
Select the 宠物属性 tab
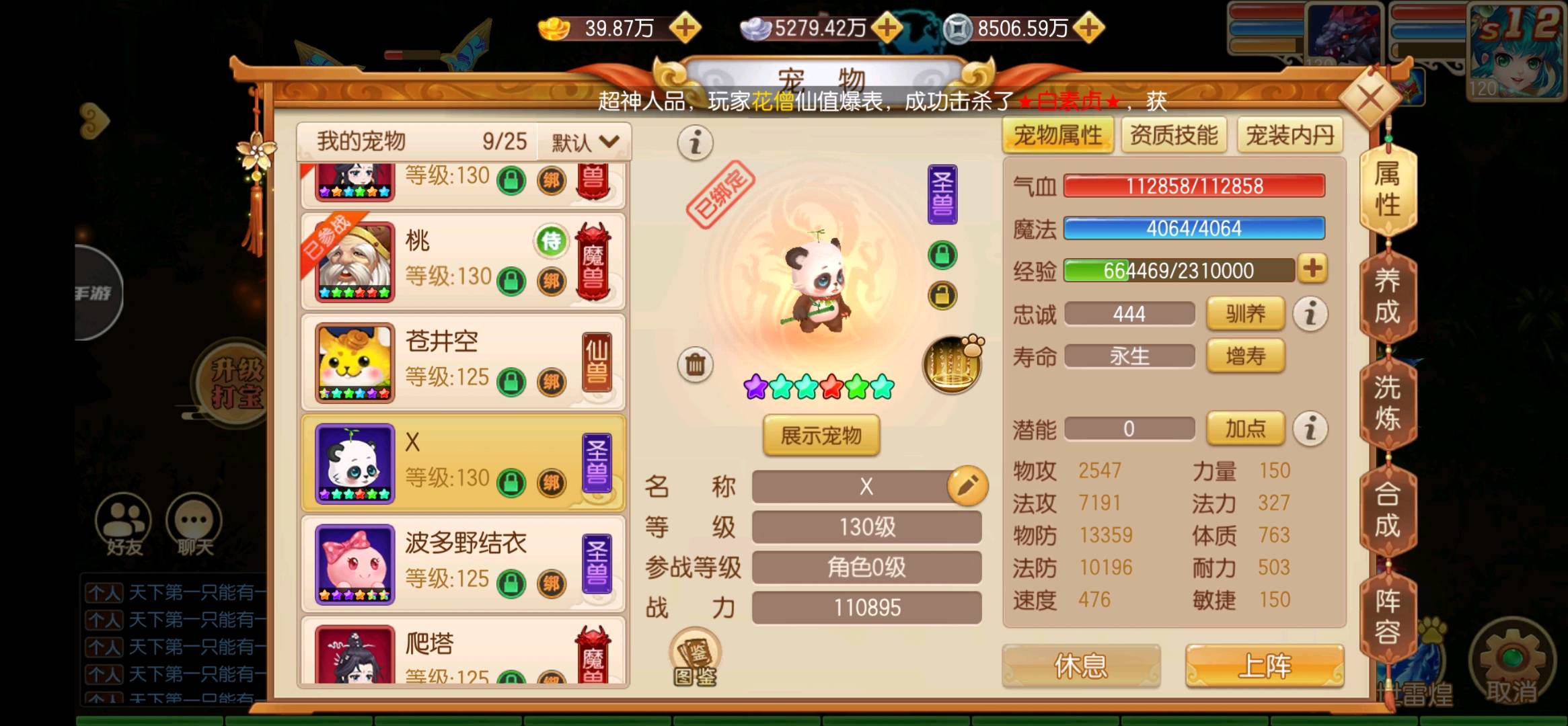1057,136
